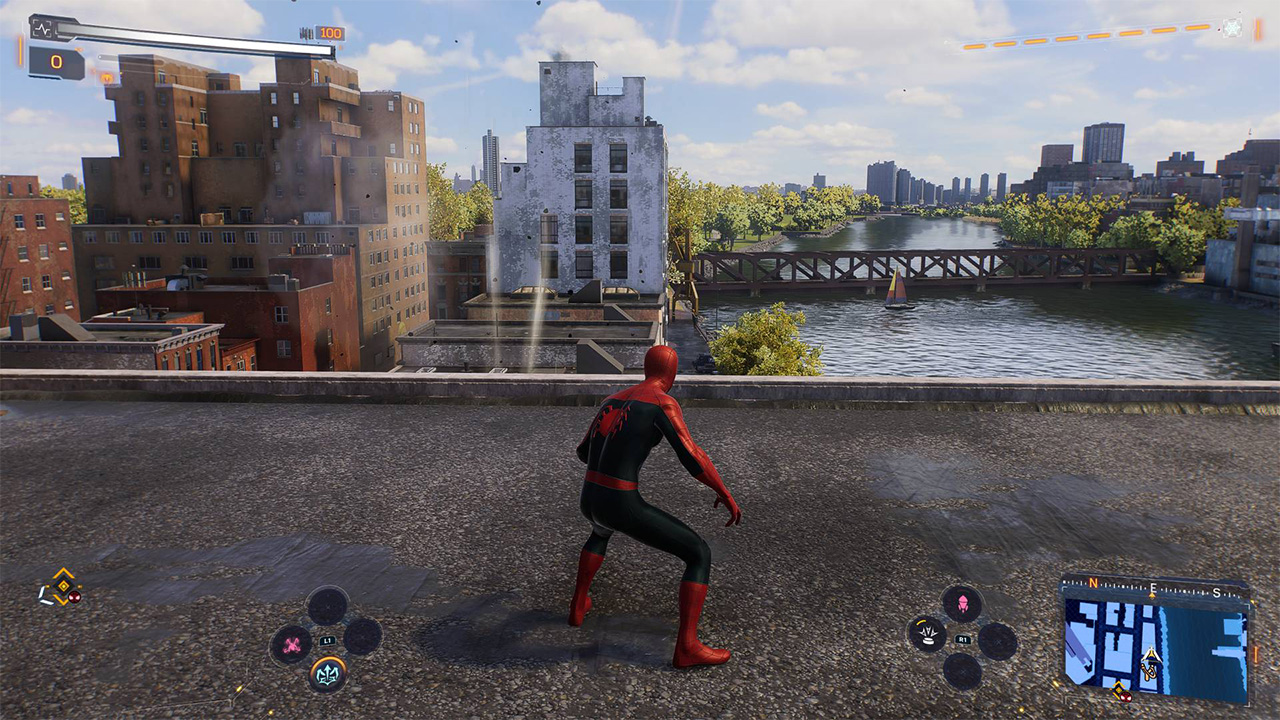Click the crossed web-shooters gadget icon
Screen dimensions: 1280x720
(x=291, y=644)
